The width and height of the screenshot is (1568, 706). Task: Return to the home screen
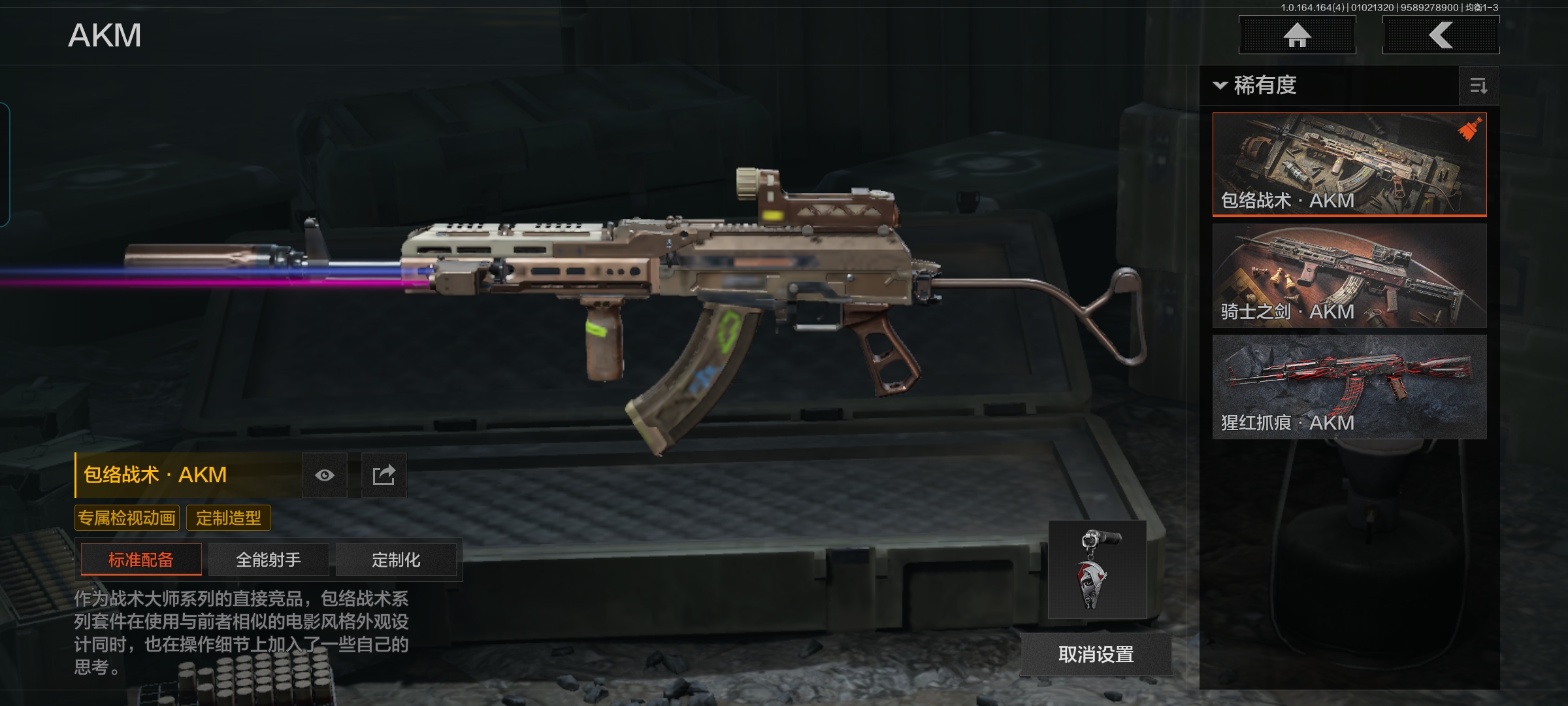coord(1297,35)
